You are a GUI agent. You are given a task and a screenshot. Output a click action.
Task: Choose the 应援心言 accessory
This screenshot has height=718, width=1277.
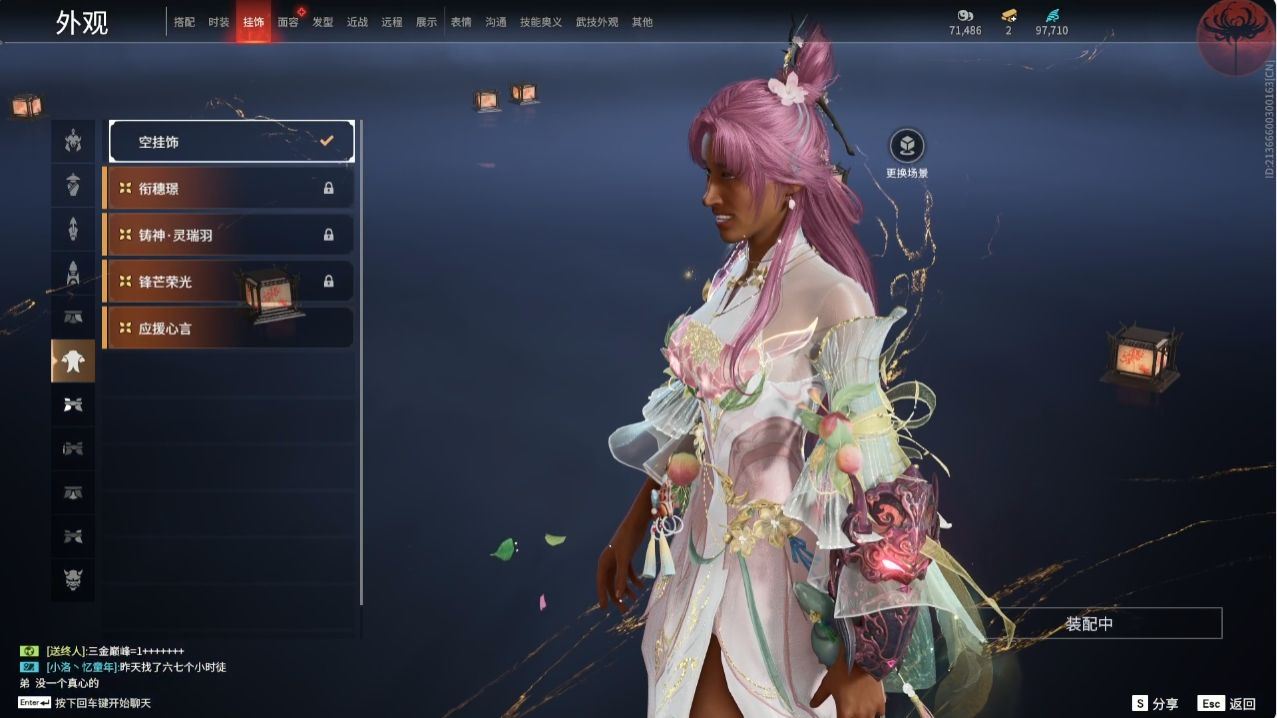click(x=229, y=328)
